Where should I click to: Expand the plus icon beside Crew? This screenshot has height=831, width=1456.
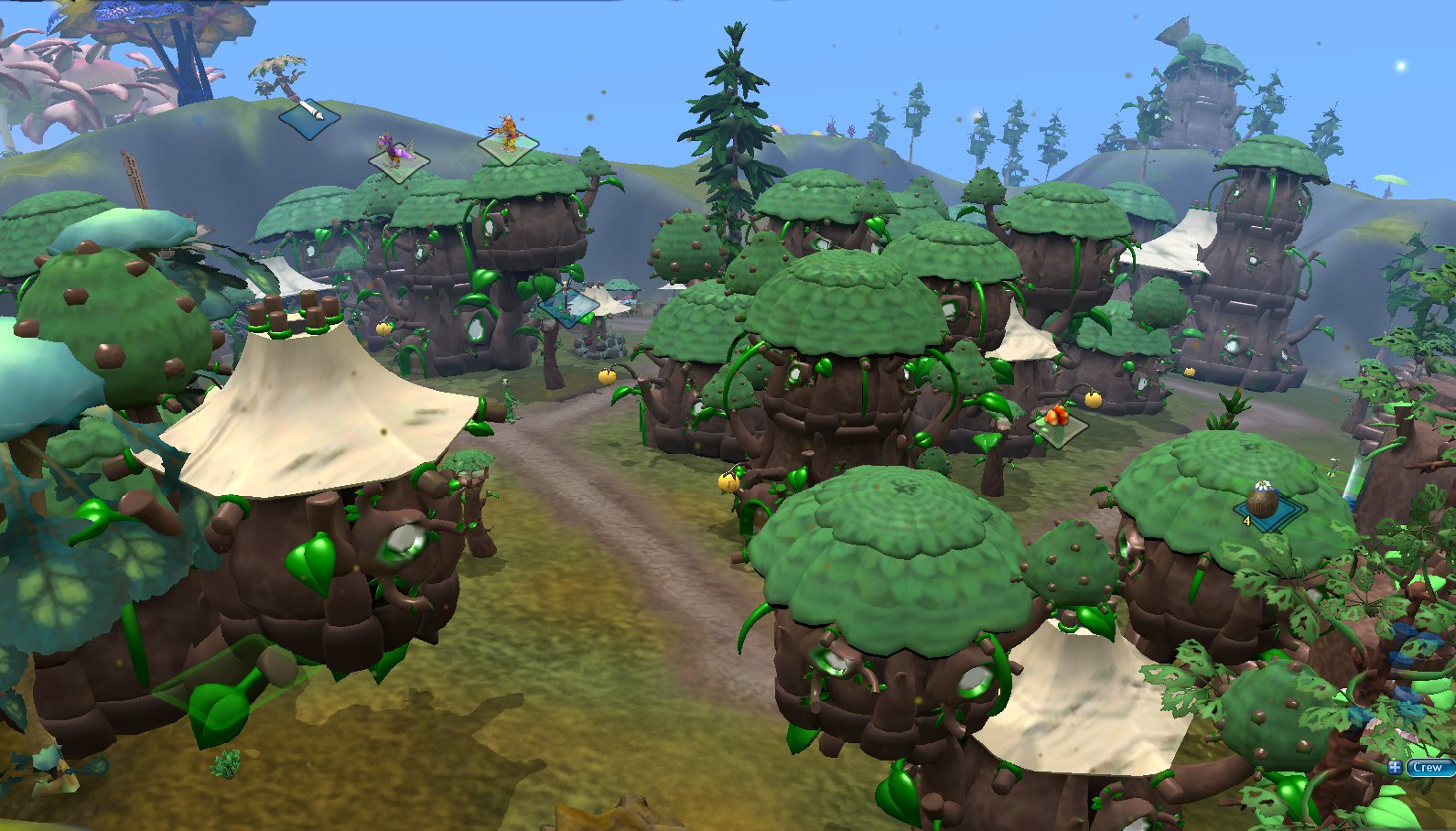[1395, 768]
